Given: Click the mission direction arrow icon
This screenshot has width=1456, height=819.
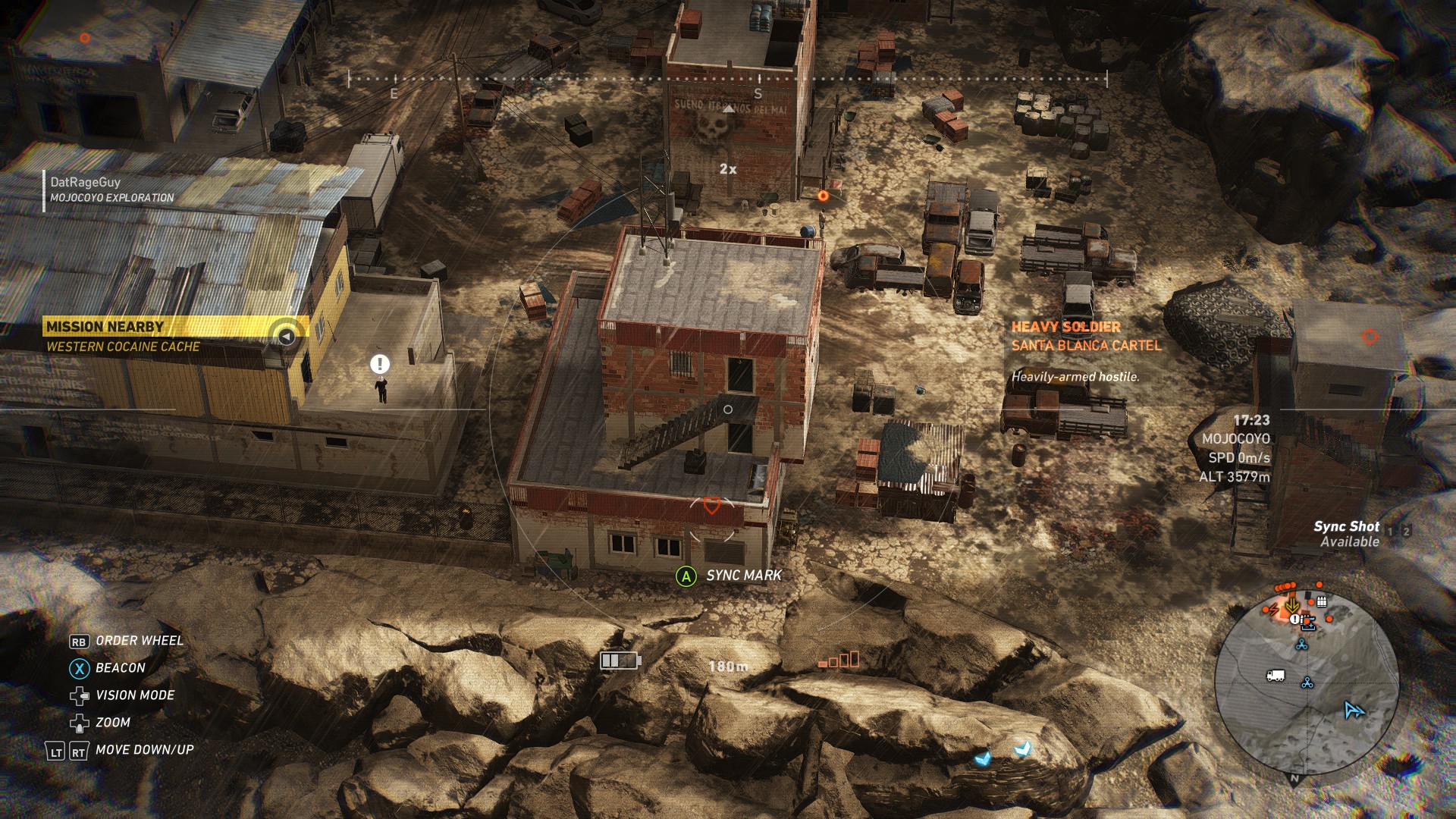Looking at the screenshot, I should 287,335.
